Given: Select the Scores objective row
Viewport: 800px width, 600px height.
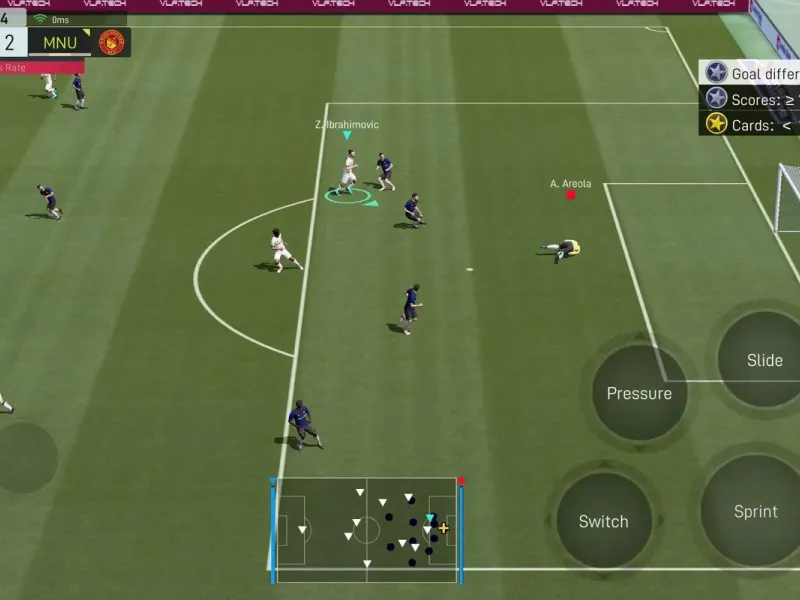Looking at the screenshot, I should 752,99.
